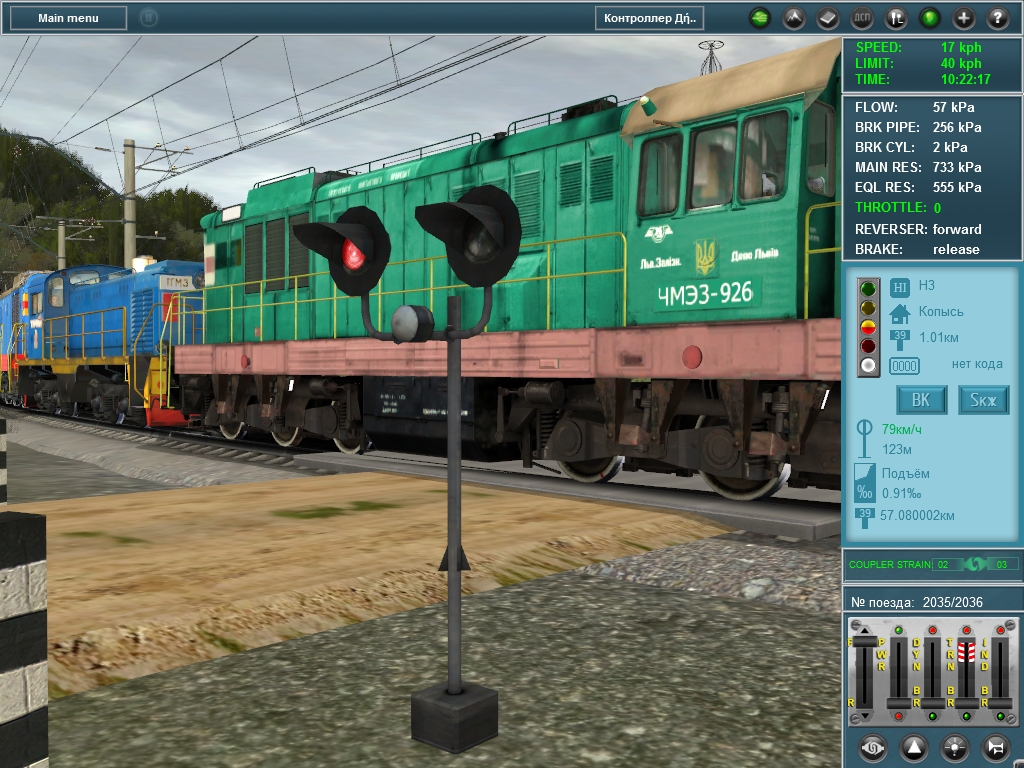
Task: Sound the horn button
Action: pyautogui.click(x=996, y=747)
